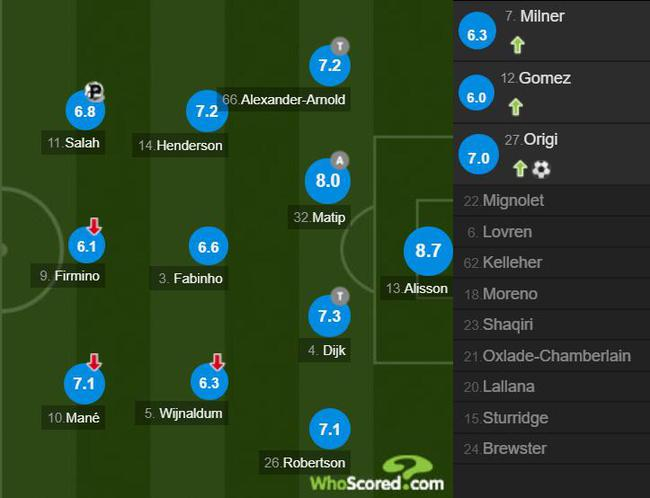Image resolution: width=650 pixels, height=498 pixels.
Task: Click Alexander-Arnold's 7.2 rating circle
Action: coord(329,66)
